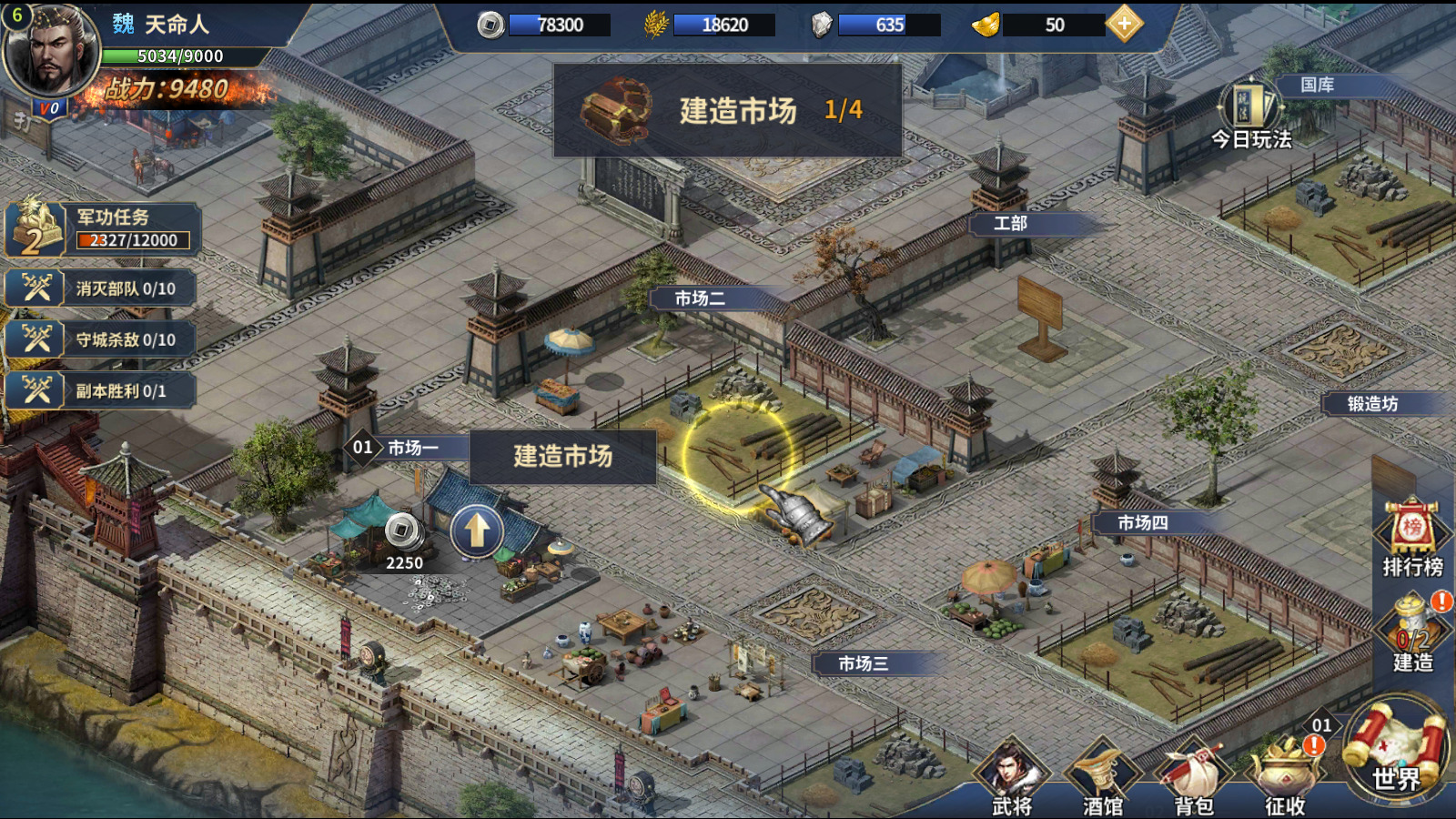Open the player portrait profile
Screen dimensions: 1456x819
pyautogui.click(x=50, y=50)
